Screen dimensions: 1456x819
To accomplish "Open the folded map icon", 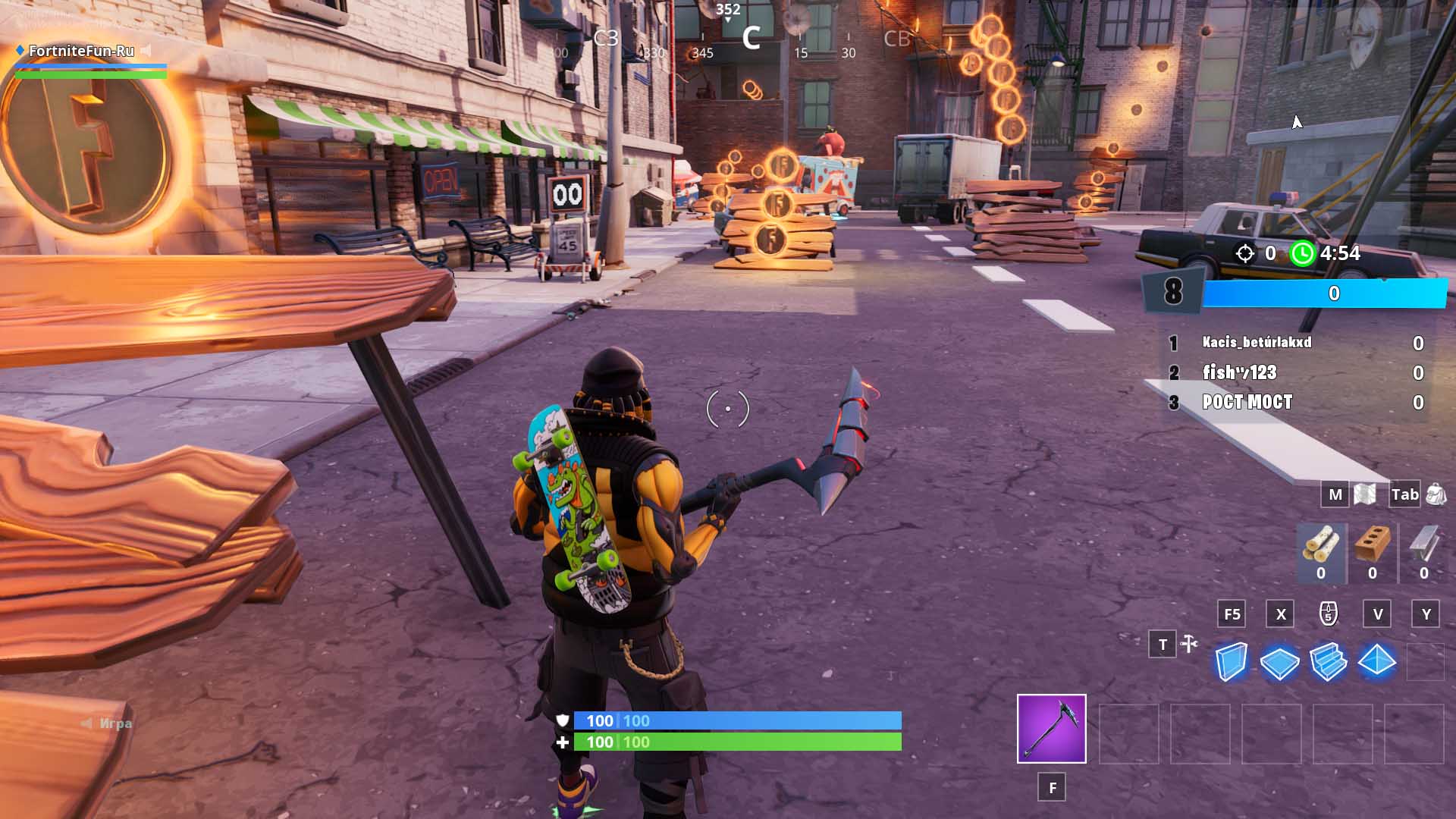I will 1365,494.
